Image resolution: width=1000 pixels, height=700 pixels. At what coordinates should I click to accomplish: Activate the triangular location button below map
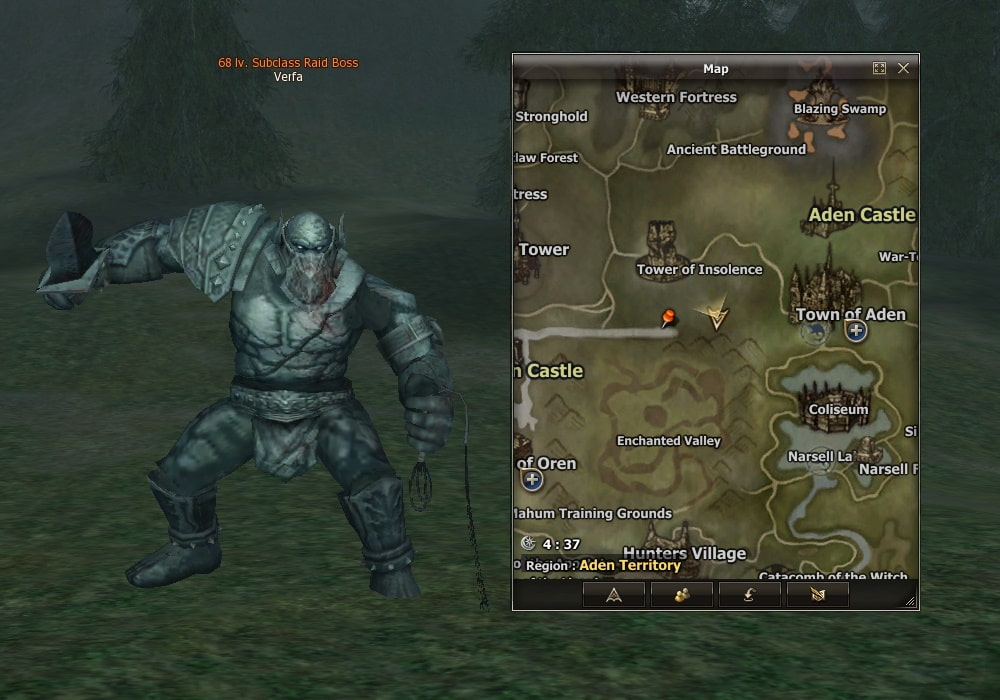pyautogui.click(x=614, y=595)
